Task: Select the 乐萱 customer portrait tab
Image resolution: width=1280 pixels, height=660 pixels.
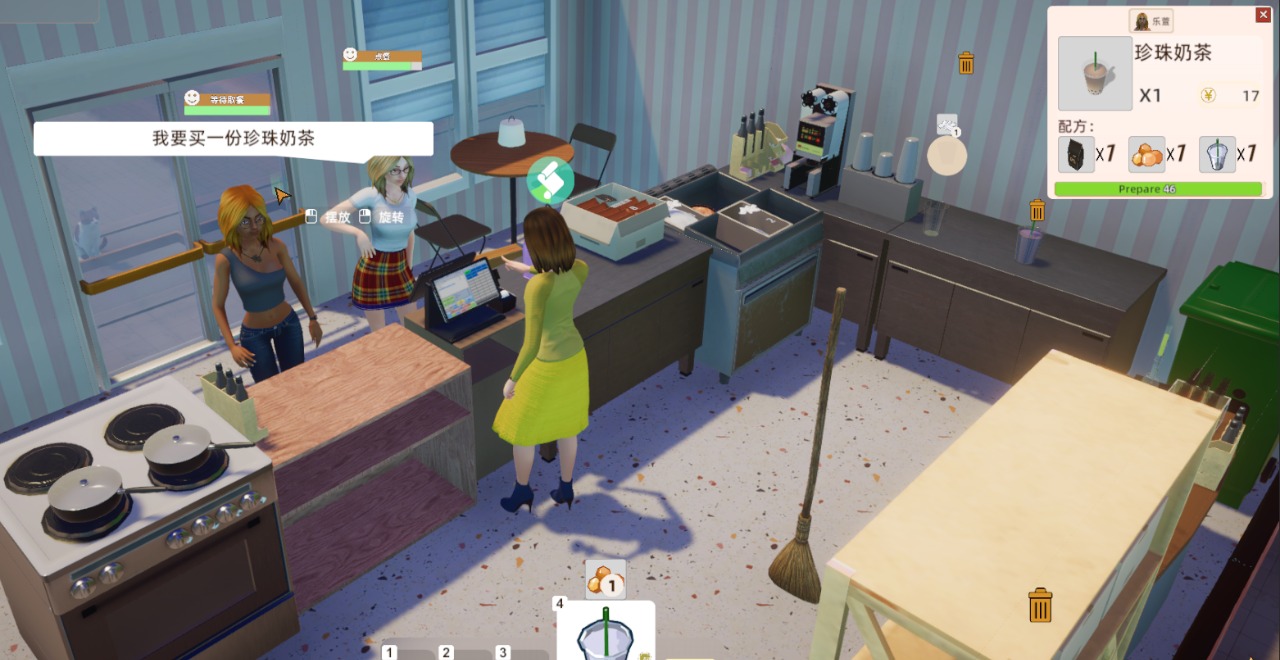Action: pos(1151,20)
